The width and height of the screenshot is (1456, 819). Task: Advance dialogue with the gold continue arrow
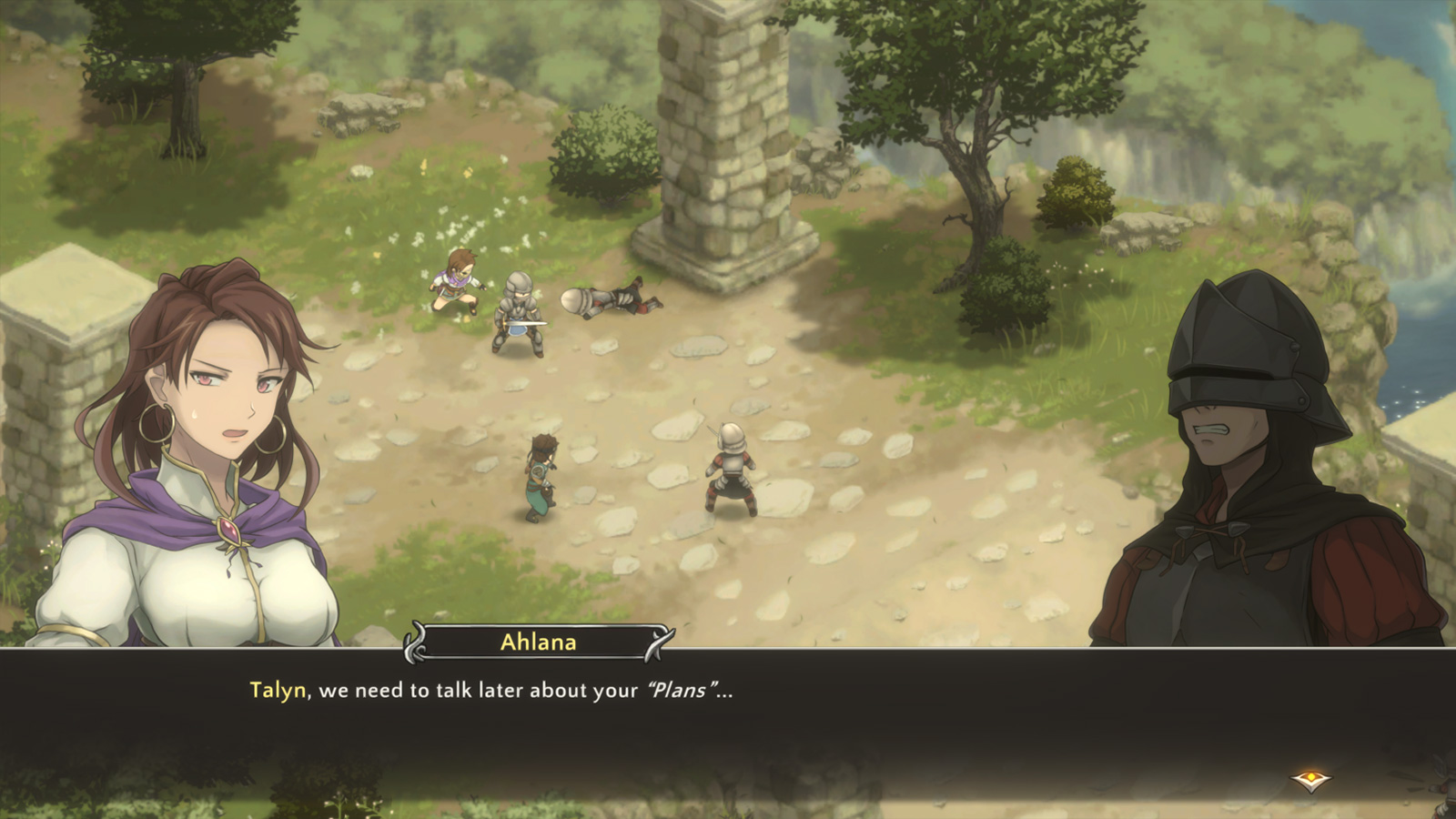(1310, 780)
